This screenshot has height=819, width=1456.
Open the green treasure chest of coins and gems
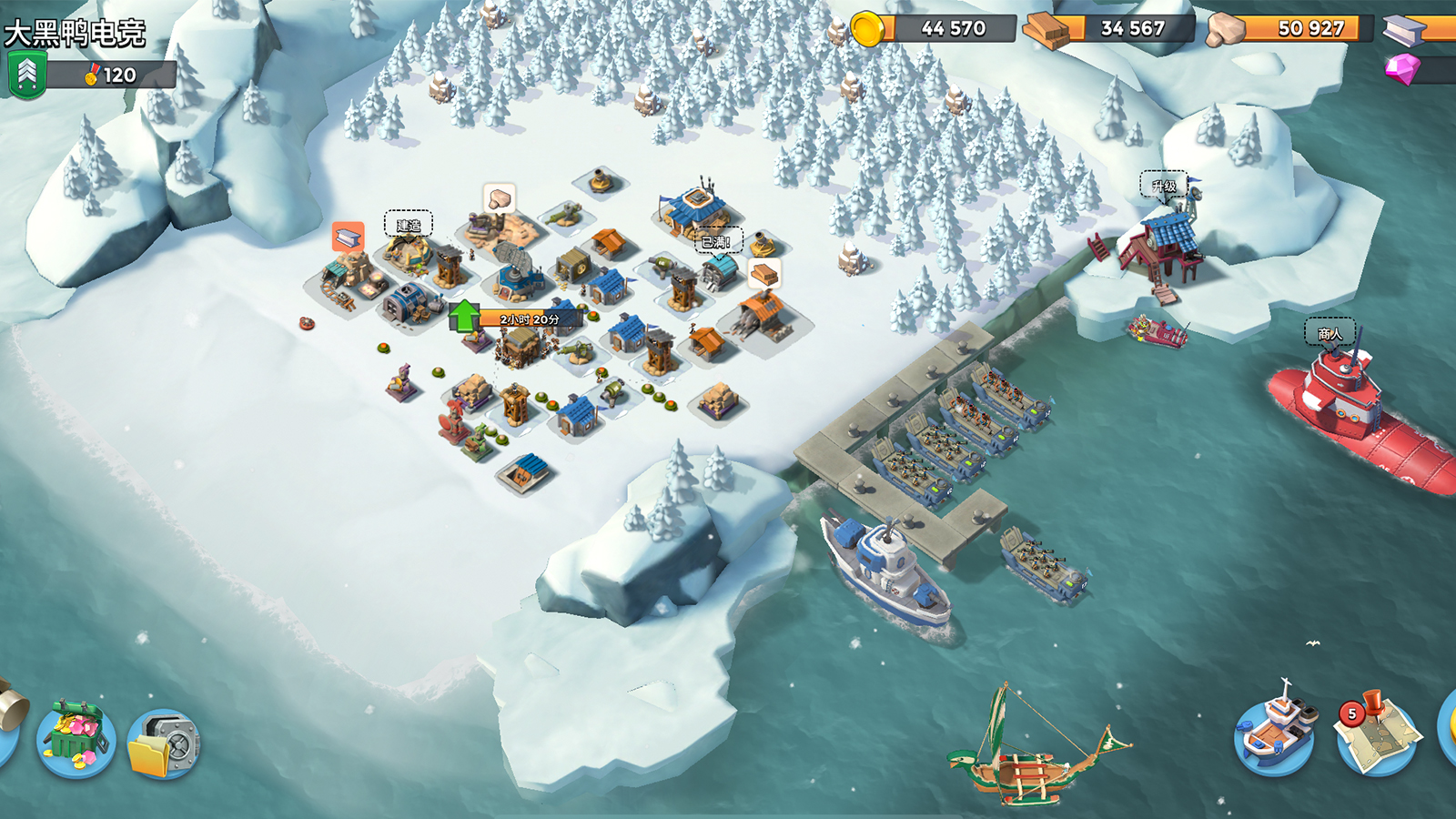point(76,737)
